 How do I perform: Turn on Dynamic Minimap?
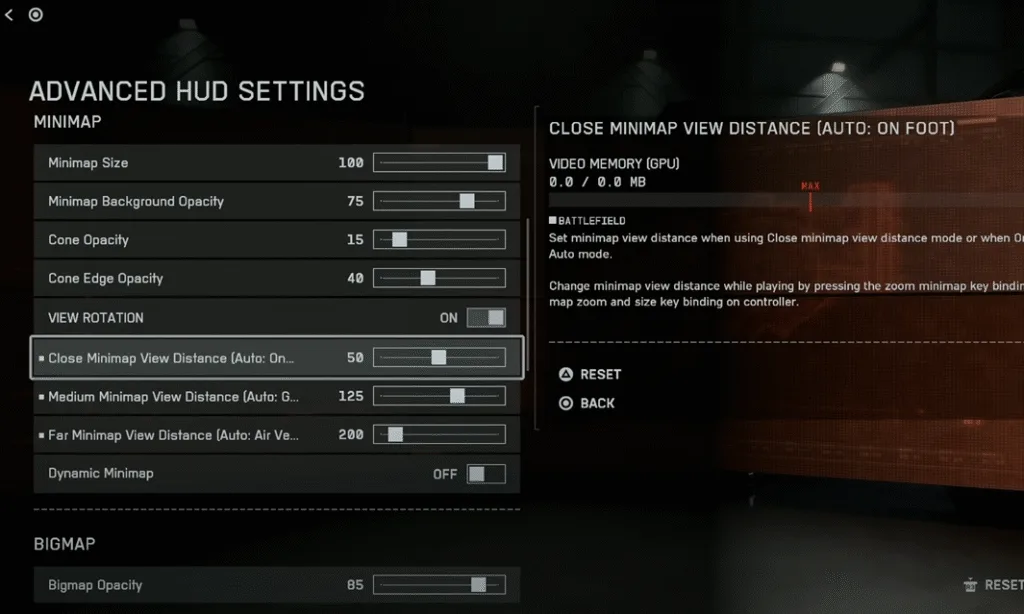(486, 474)
